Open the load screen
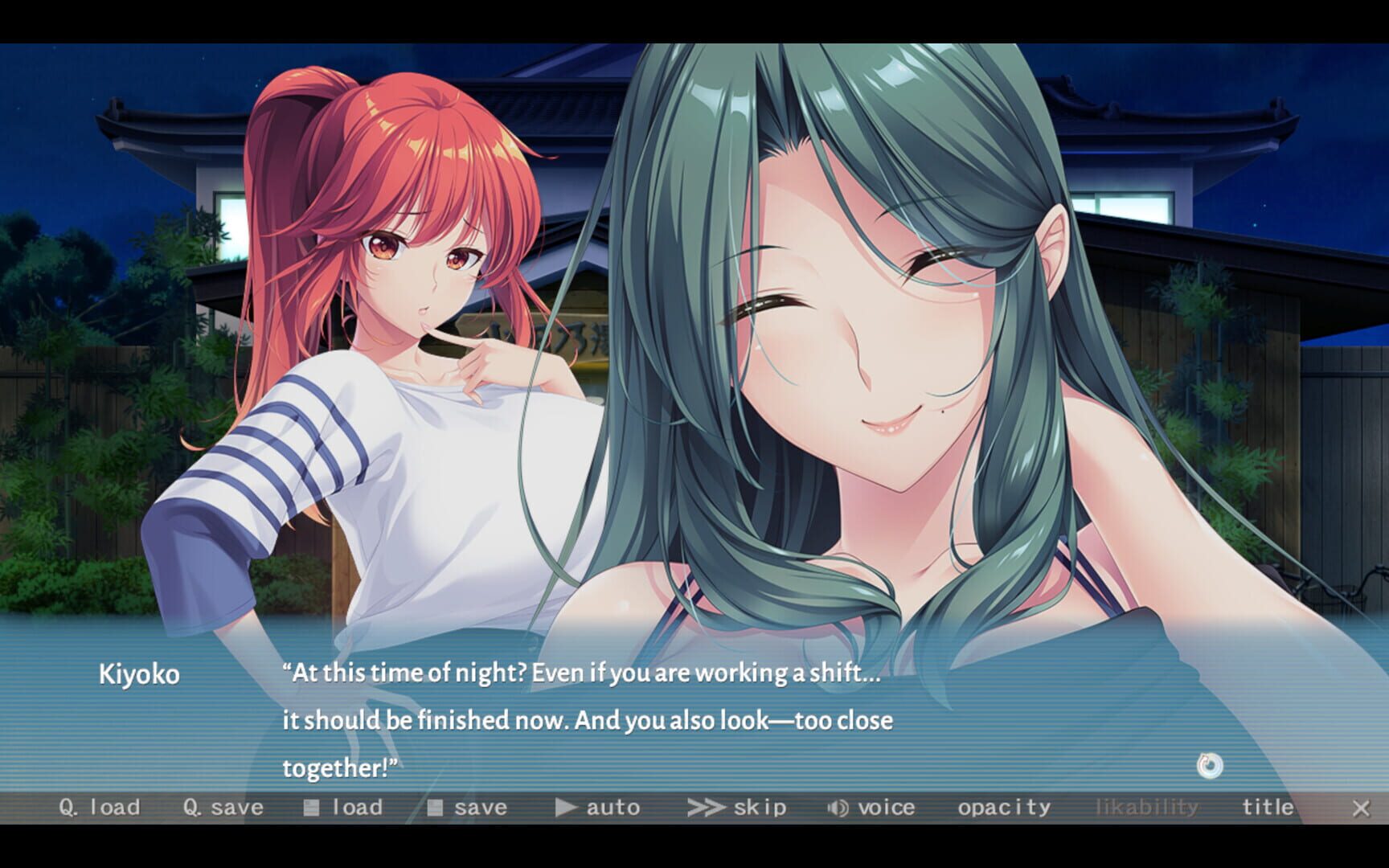 coord(344,807)
